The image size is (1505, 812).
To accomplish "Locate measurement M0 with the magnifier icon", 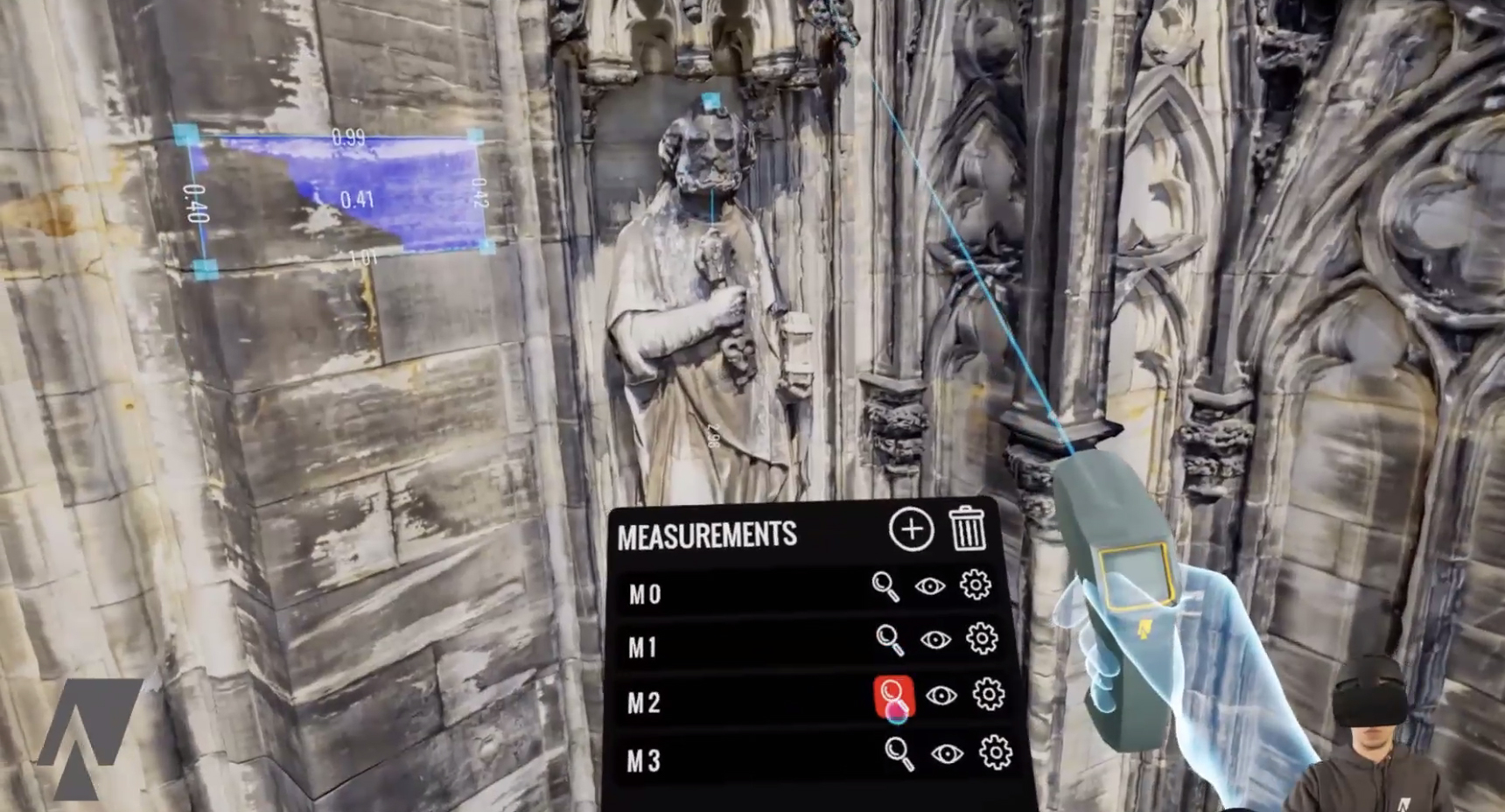I will (885, 586).
